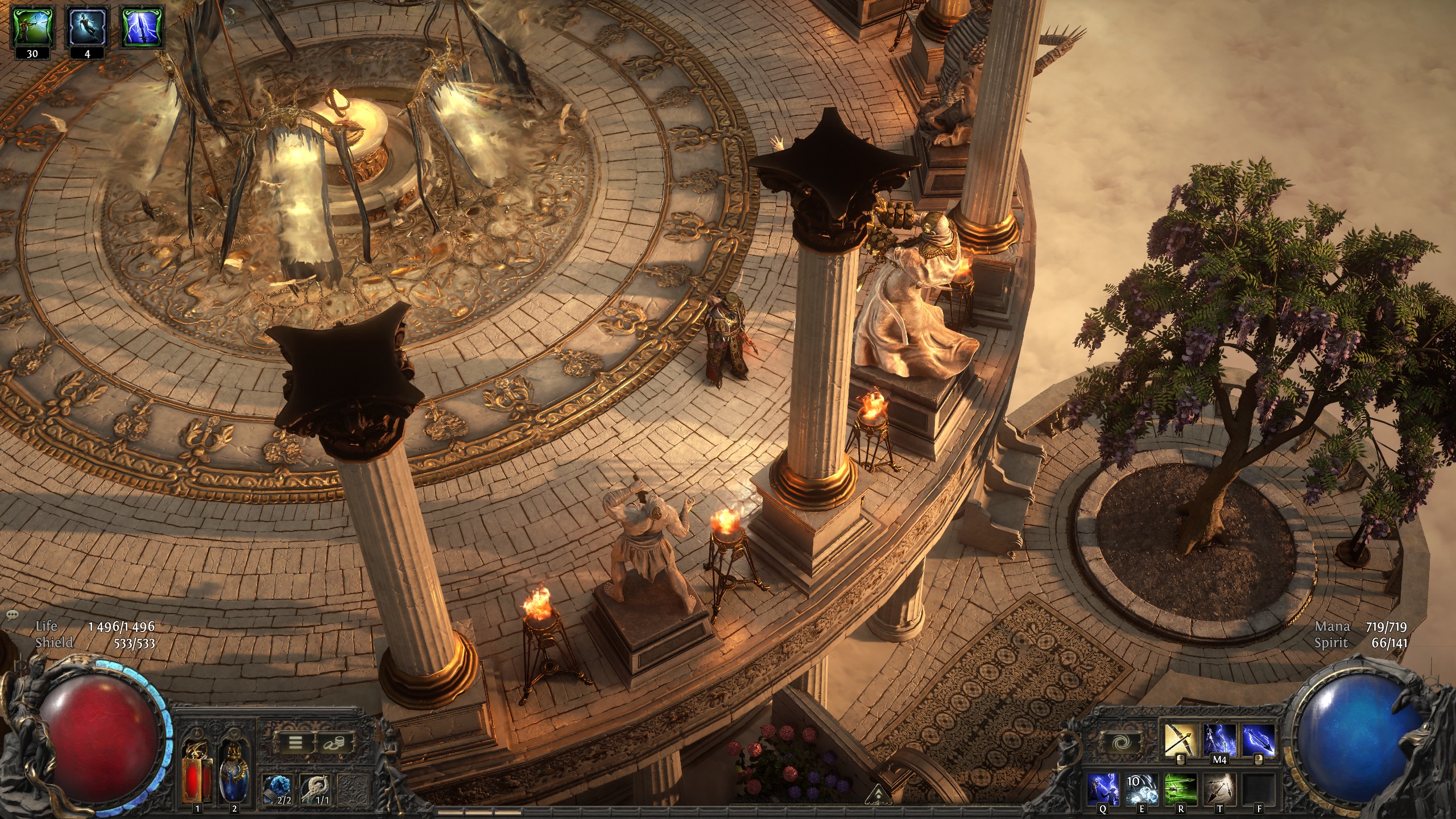Select the silver winged charm slot

click(315, 789)
